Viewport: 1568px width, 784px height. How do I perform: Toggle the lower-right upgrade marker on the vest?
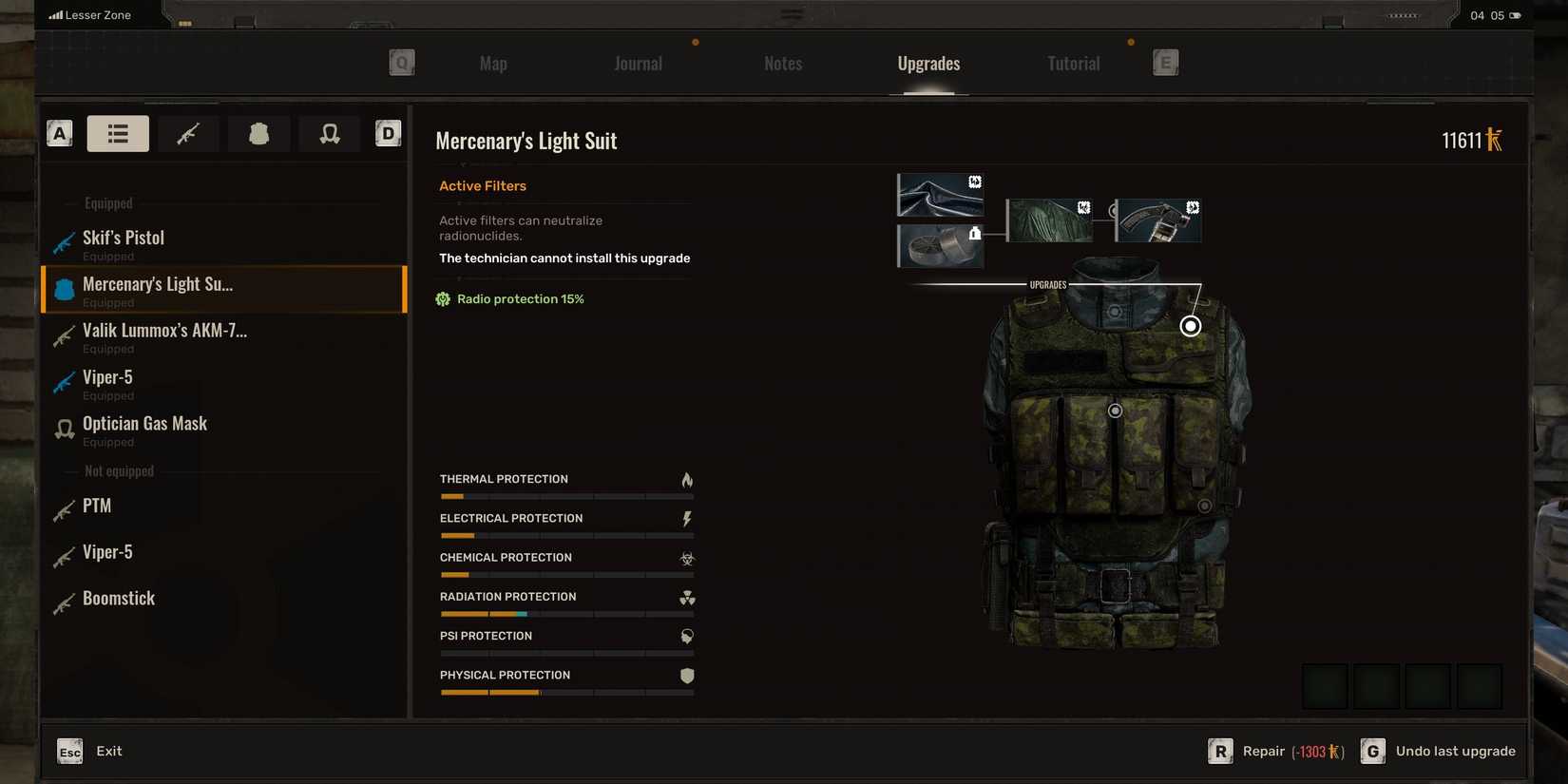coord(1205,506)
